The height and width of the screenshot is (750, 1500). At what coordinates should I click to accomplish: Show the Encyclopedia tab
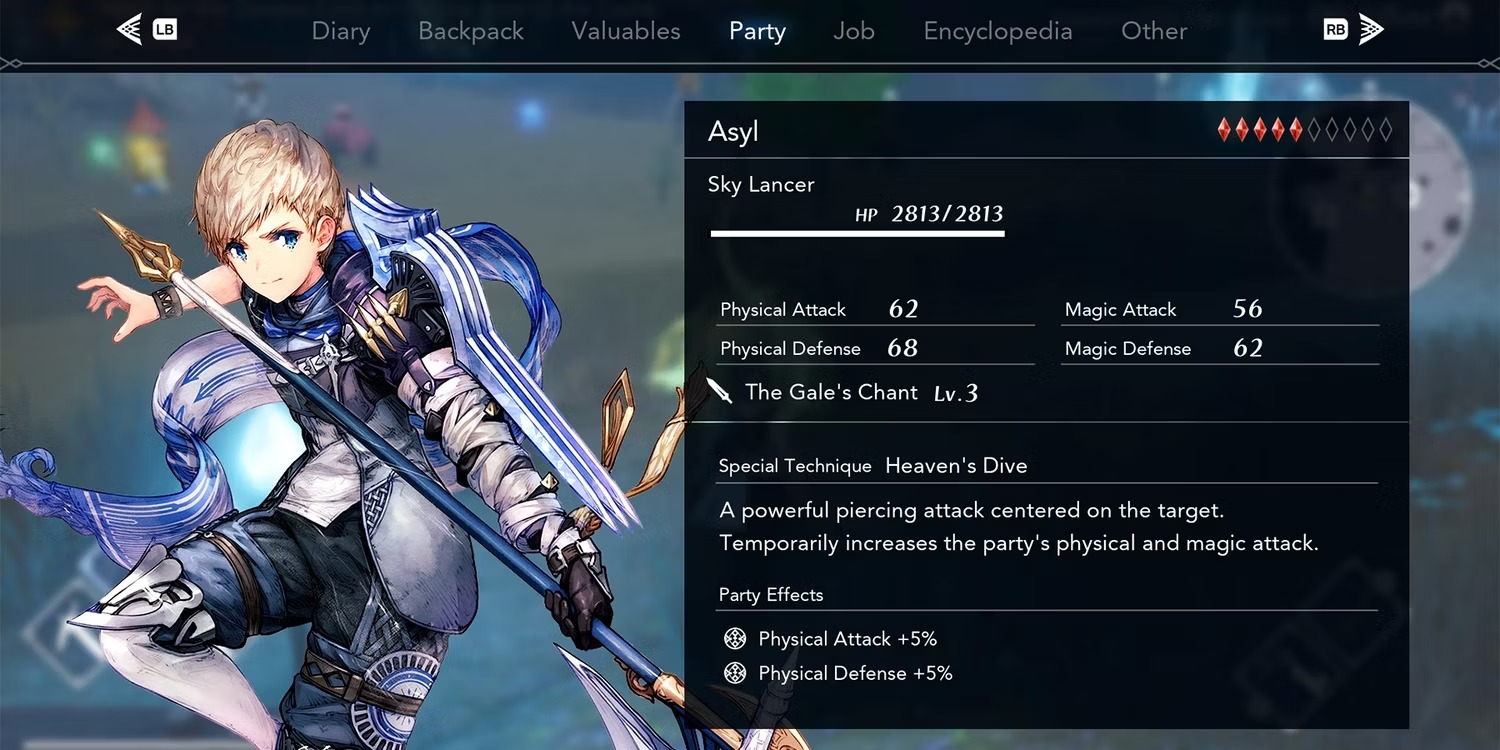[998, 31]
